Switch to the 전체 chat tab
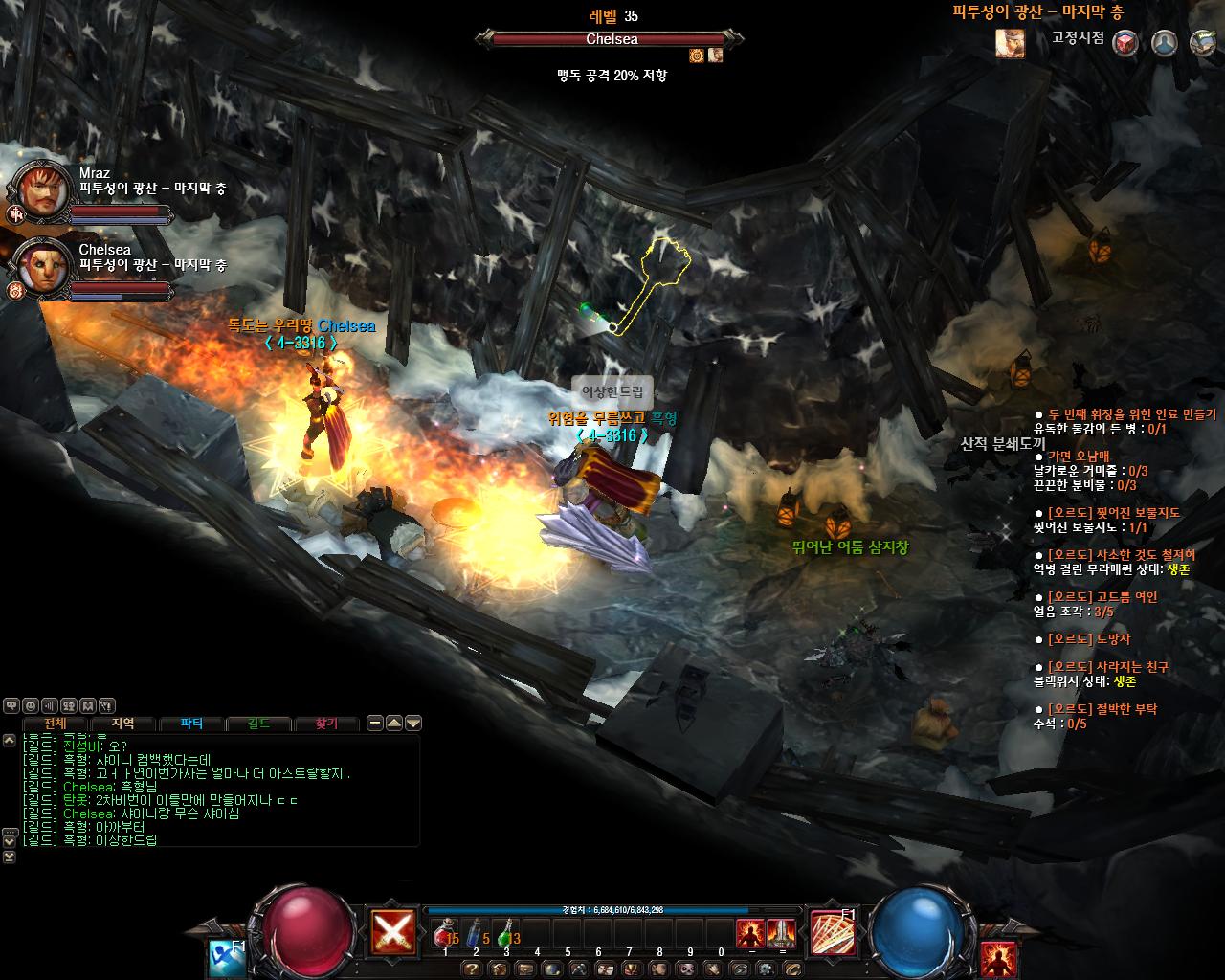The width and height of the screenshot is (1225, 980). (x=56, y=724)
